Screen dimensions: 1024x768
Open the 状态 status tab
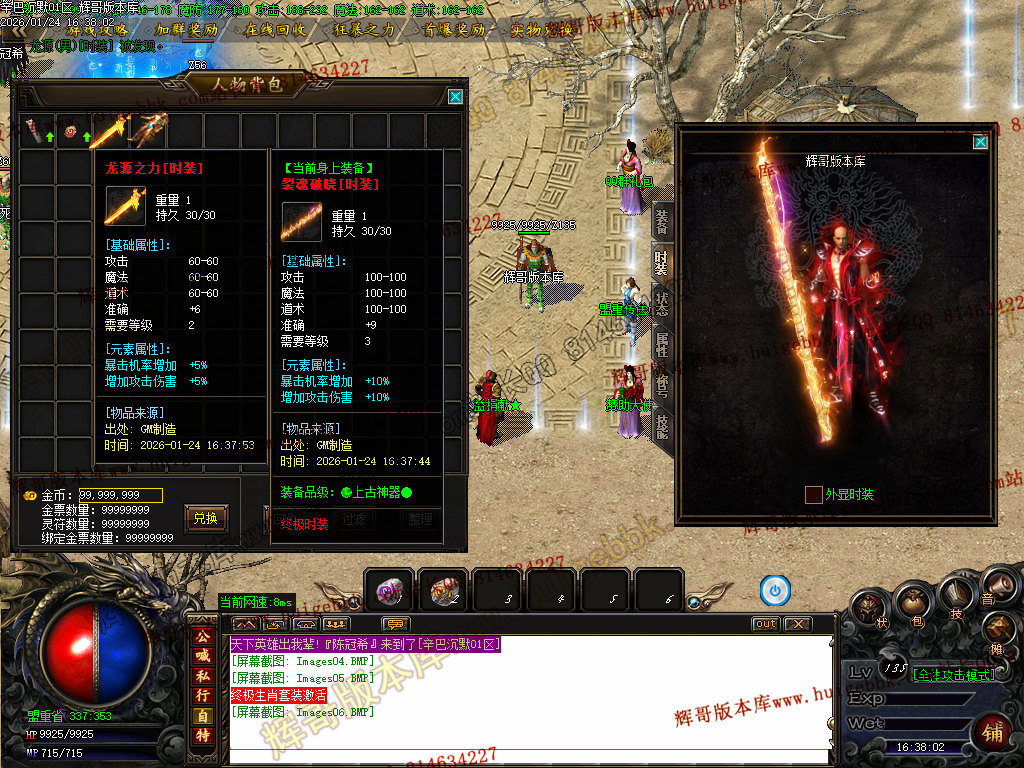point(661,303)
